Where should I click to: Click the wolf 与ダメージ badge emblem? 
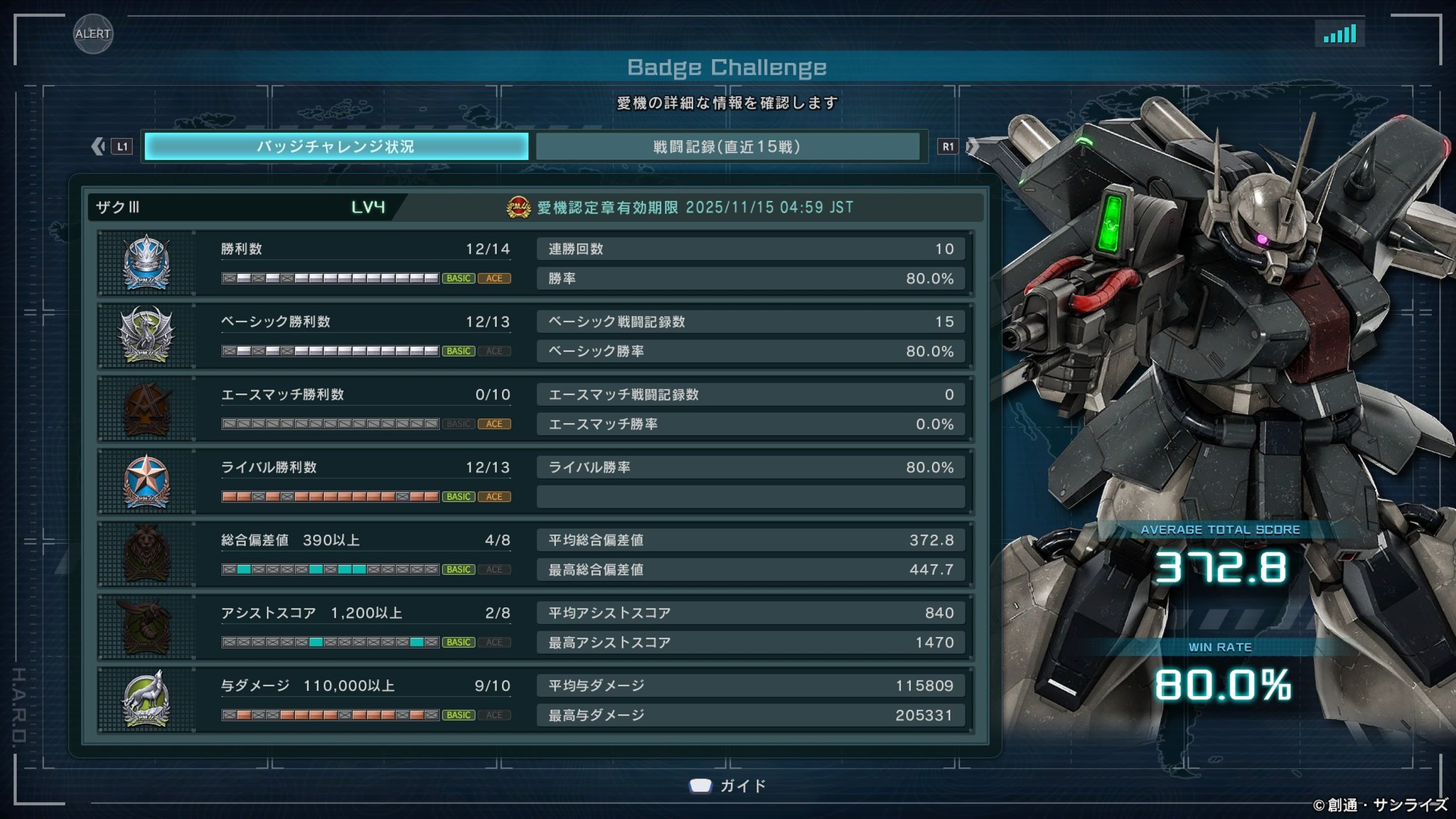tap(146, 700)
